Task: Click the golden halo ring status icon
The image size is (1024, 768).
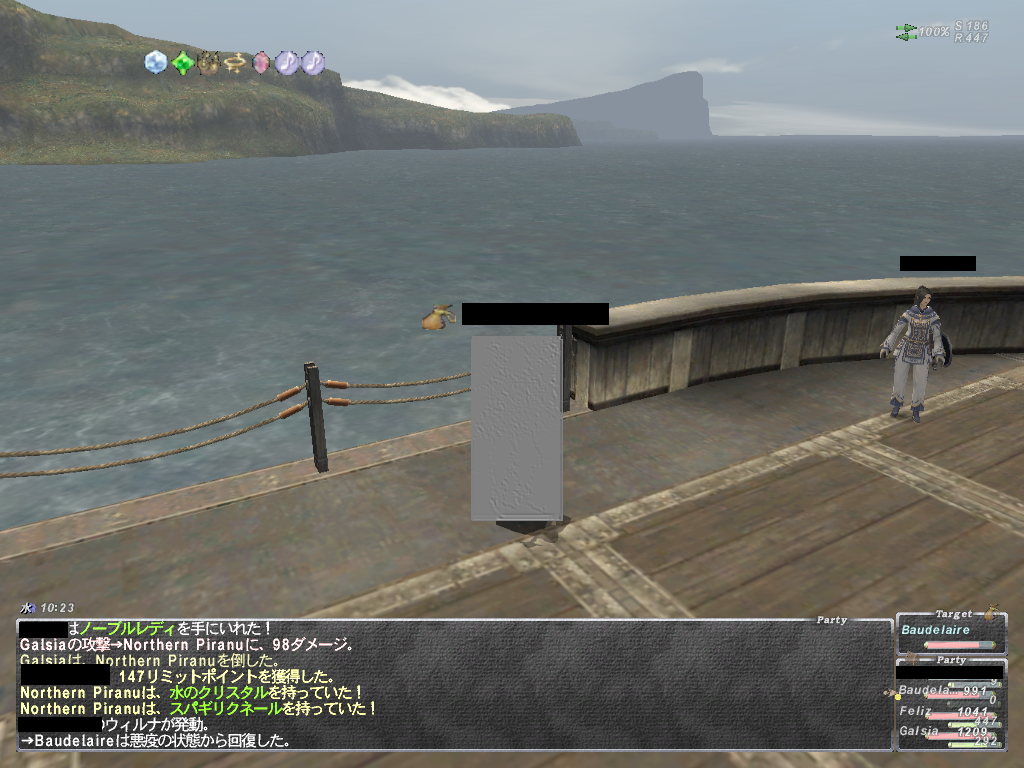Action: (x=235, y=63)
